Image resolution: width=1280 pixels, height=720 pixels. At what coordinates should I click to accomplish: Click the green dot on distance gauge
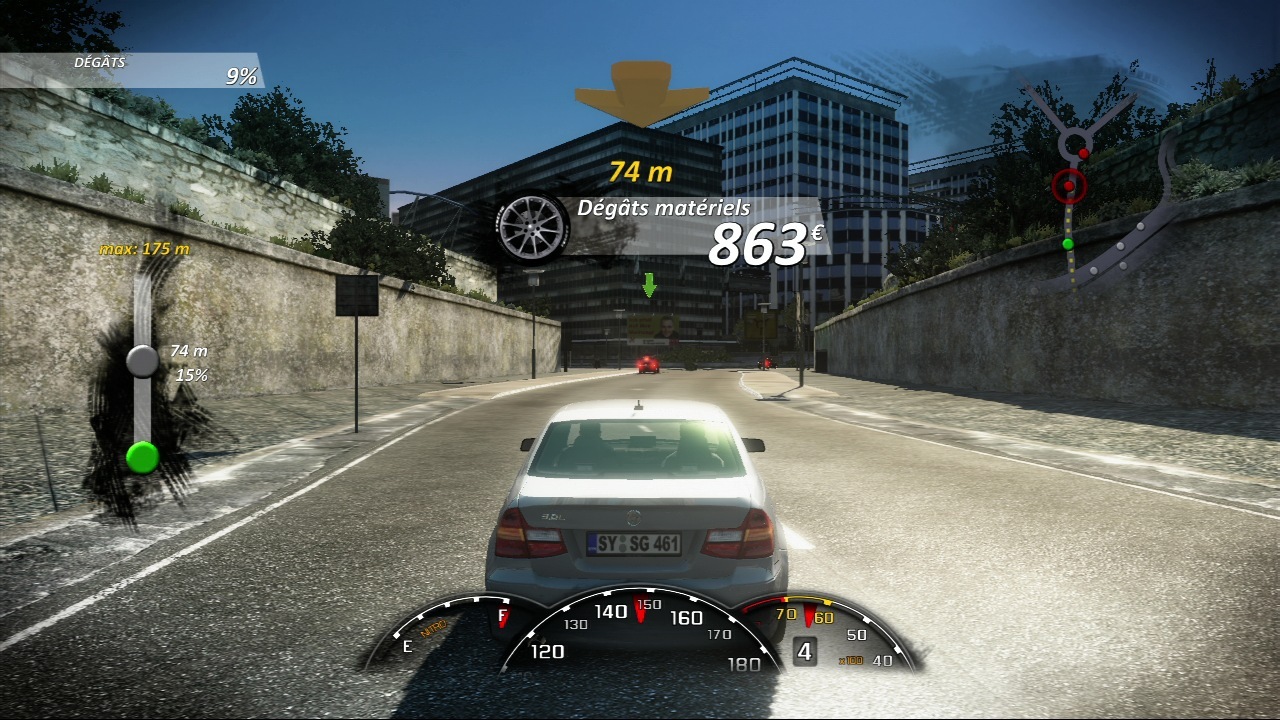[143, 457]
